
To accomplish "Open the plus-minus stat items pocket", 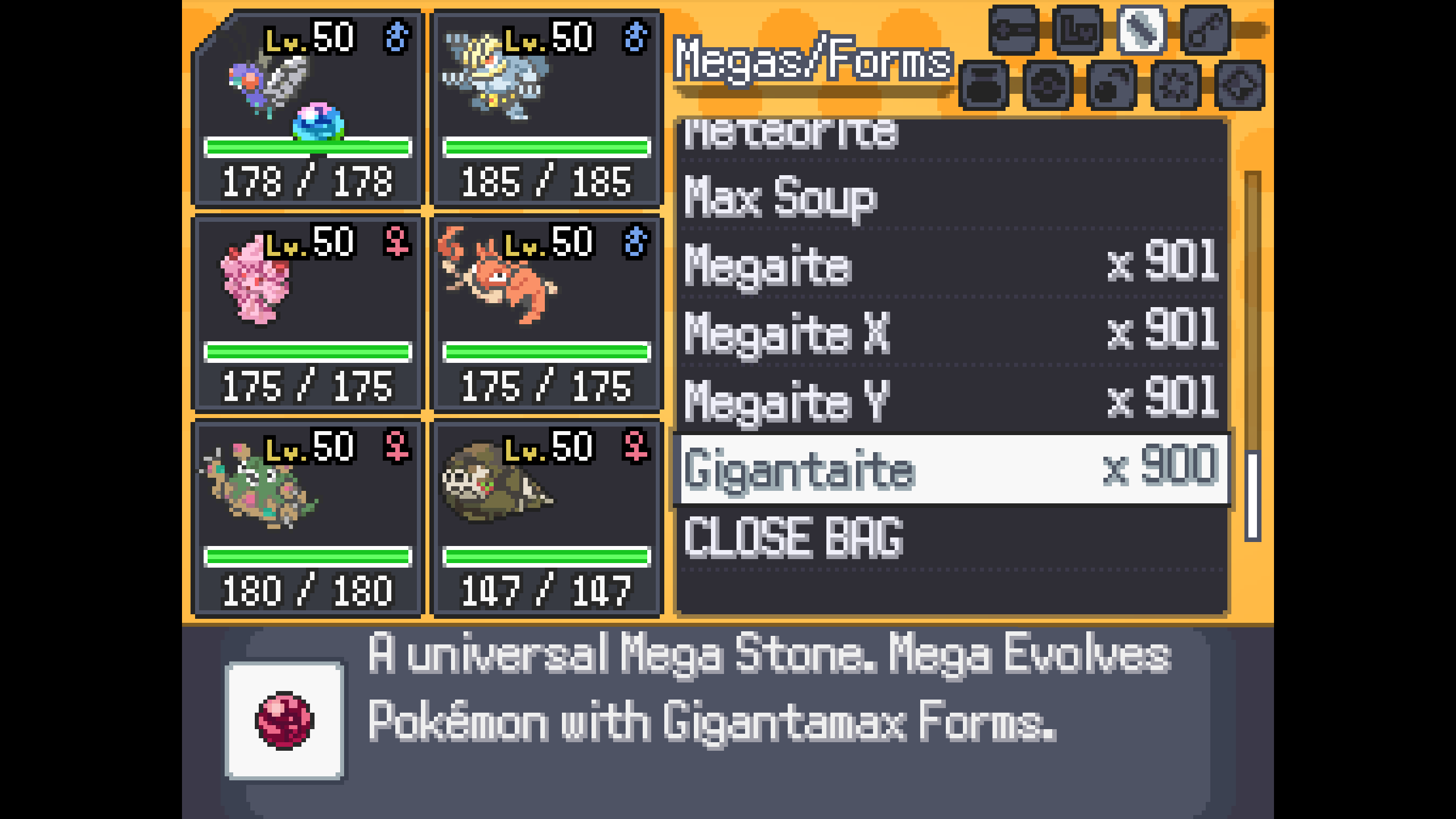I will click(x=1014, y=30).
